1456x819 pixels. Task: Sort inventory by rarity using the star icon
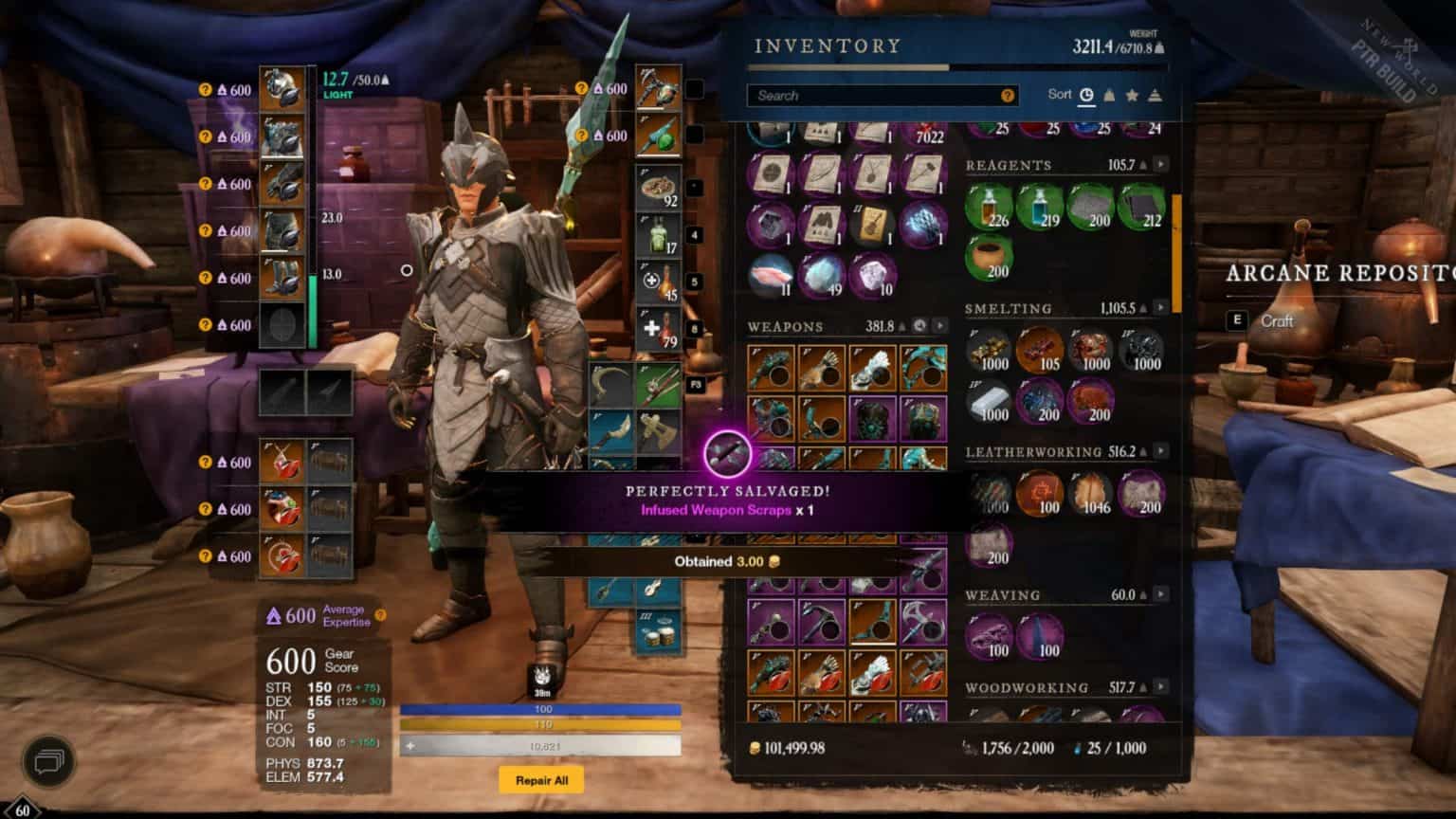(1133, 94)
